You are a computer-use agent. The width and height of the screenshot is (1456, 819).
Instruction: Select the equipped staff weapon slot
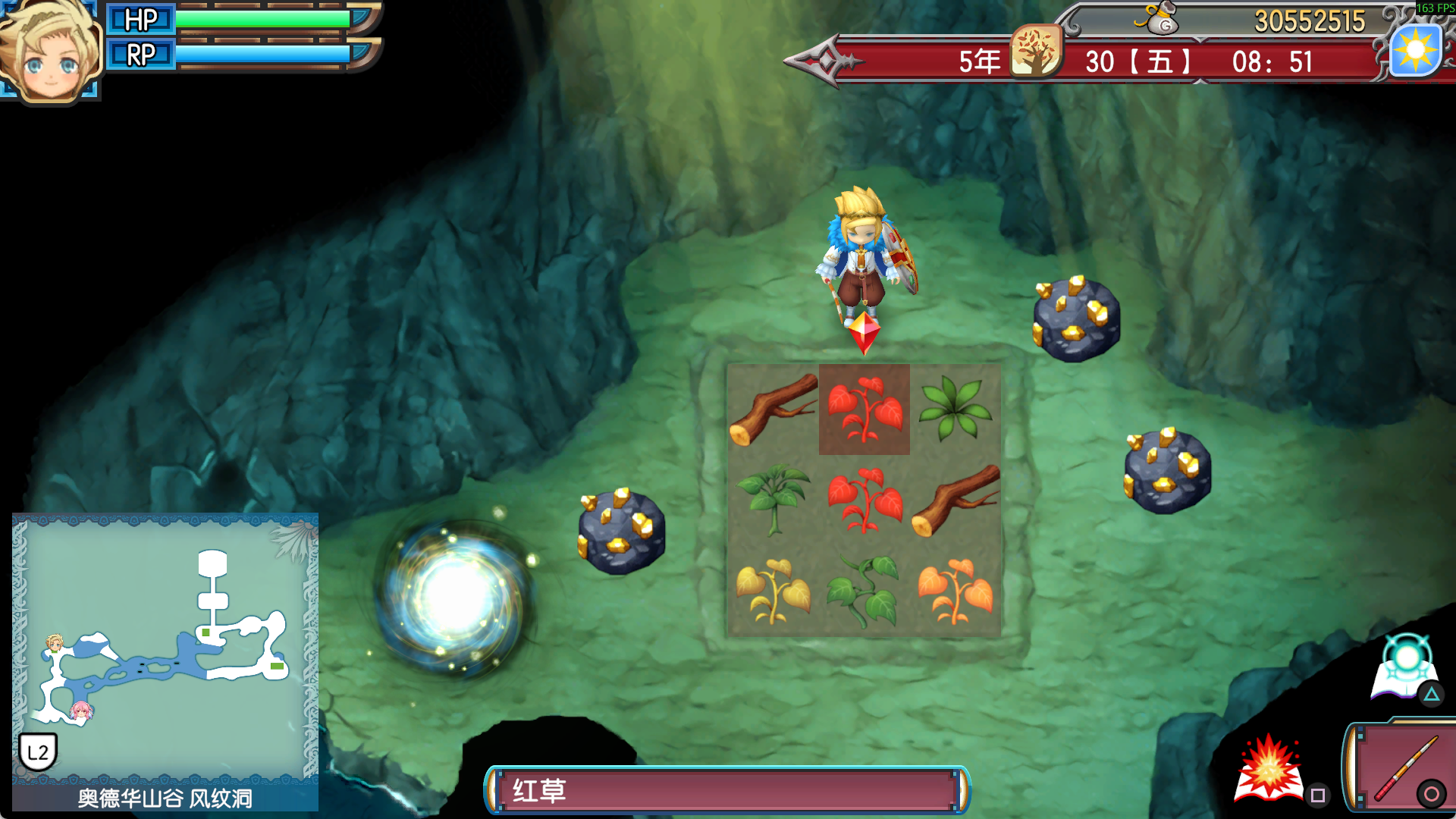[1403, 767]
